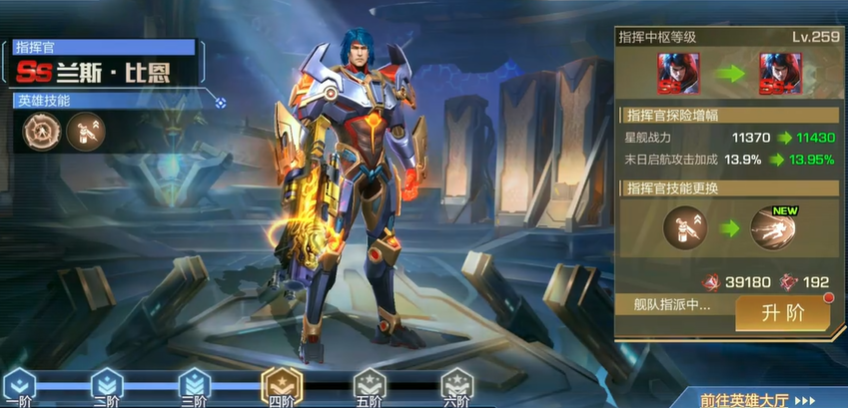Inspect the rocket upgrade hero skill icon
This screenshot has height=408, width=848.
click(86, 131)
